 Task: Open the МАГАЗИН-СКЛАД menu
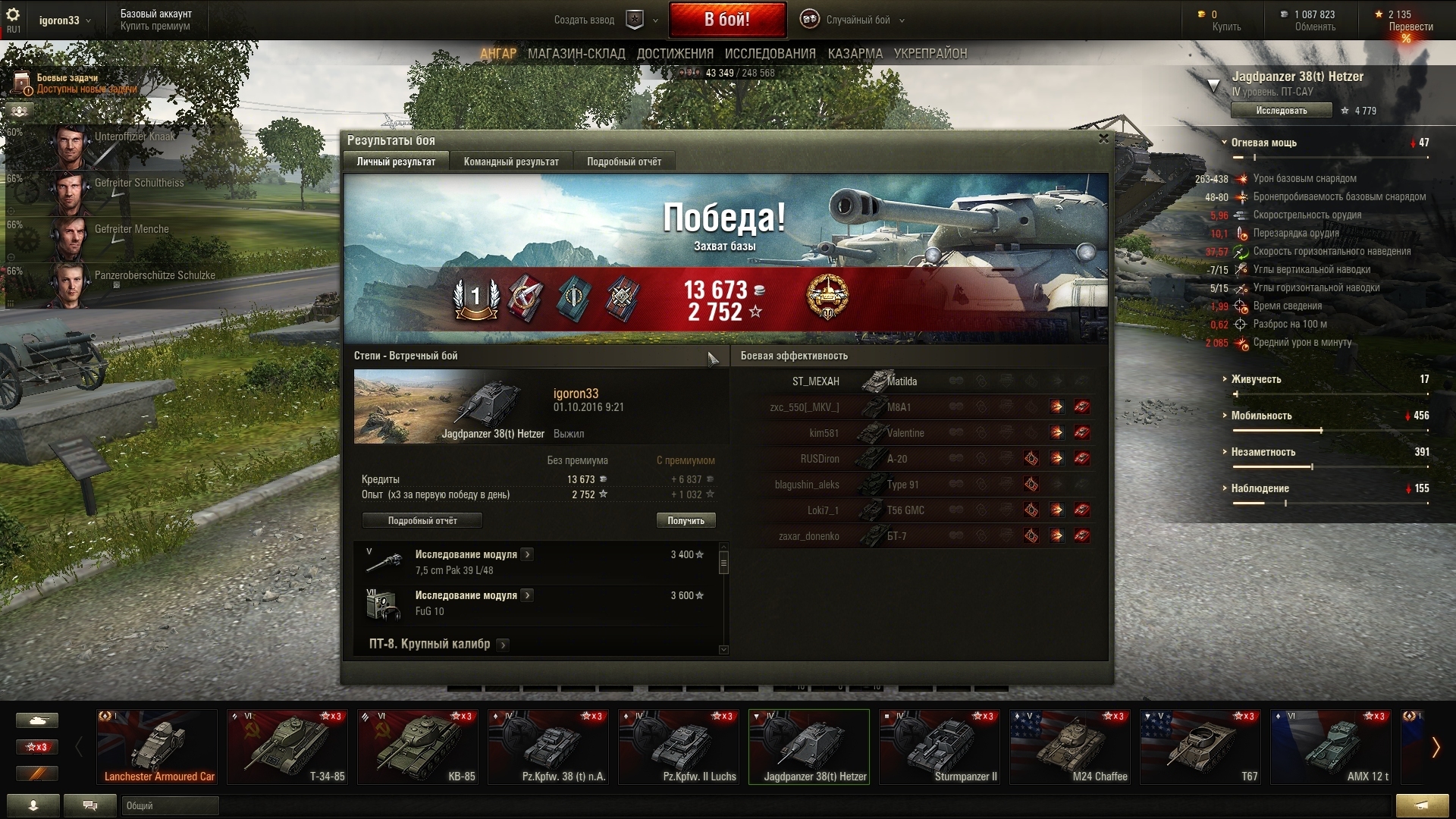coord(576,54)
